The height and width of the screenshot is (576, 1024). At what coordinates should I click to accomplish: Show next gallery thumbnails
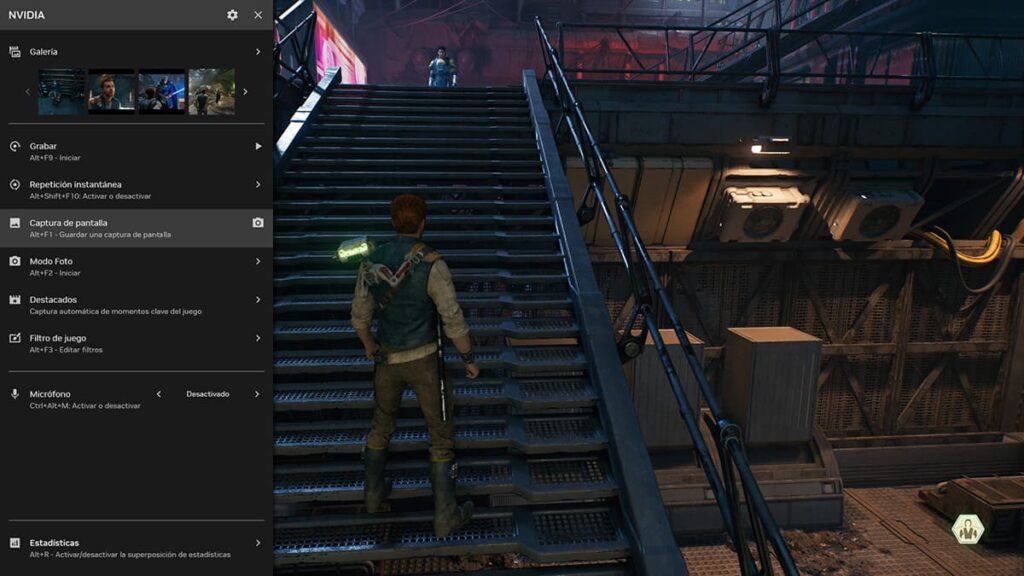pyautogui.click(x=246, y=92)
